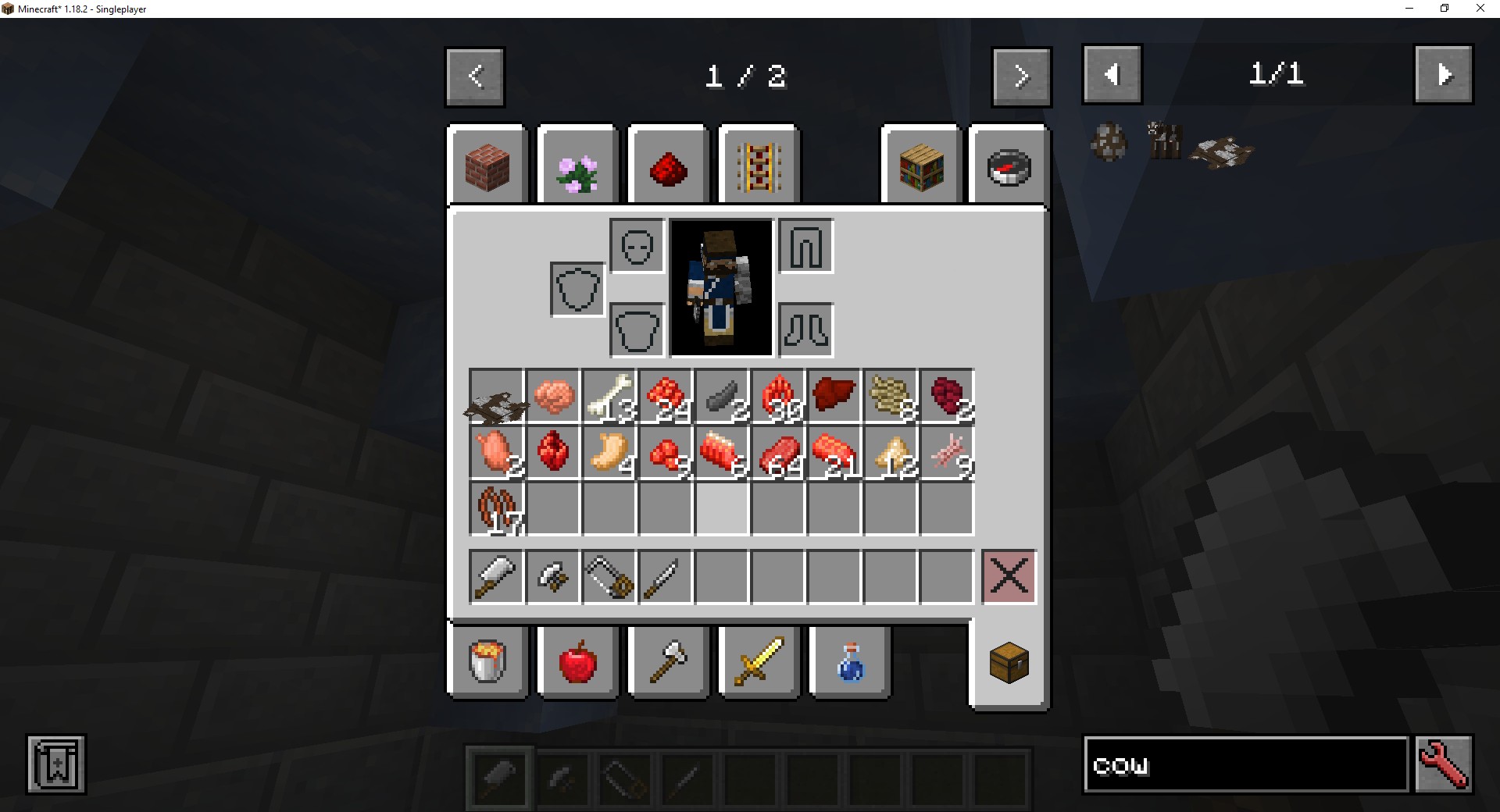Select the cleaver in the hotbar

(497, 577)
